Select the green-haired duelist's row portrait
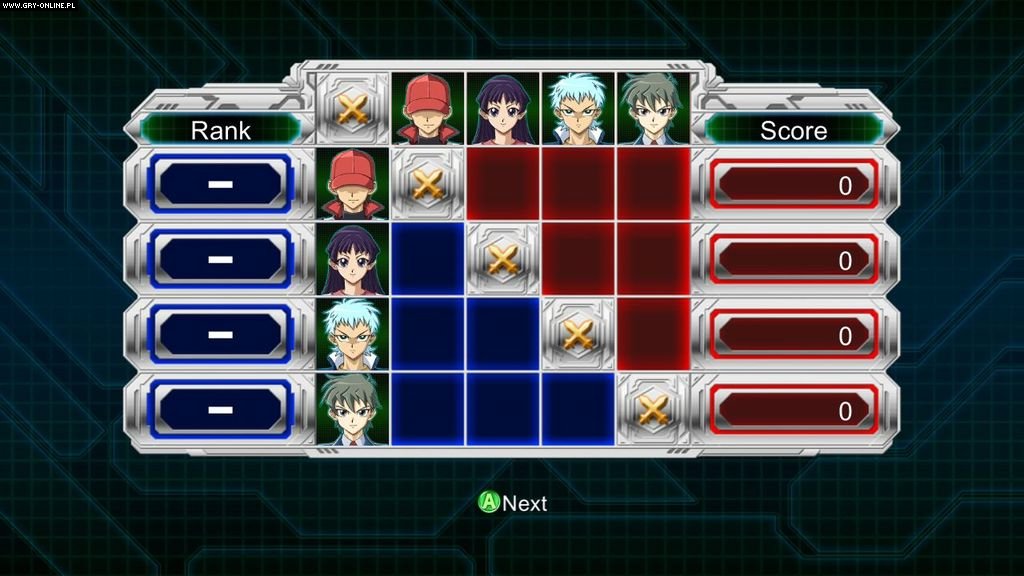The width and height of the screenshot is (1024, 576). (x=353, y=409)
